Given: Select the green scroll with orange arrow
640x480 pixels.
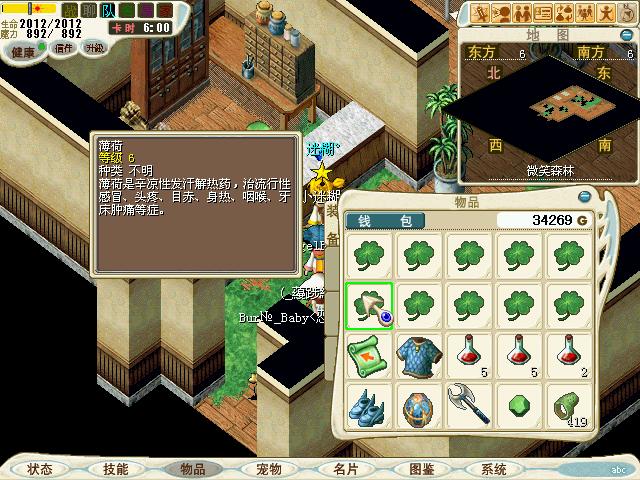Looking at the screenshot, I should point(369,357).
